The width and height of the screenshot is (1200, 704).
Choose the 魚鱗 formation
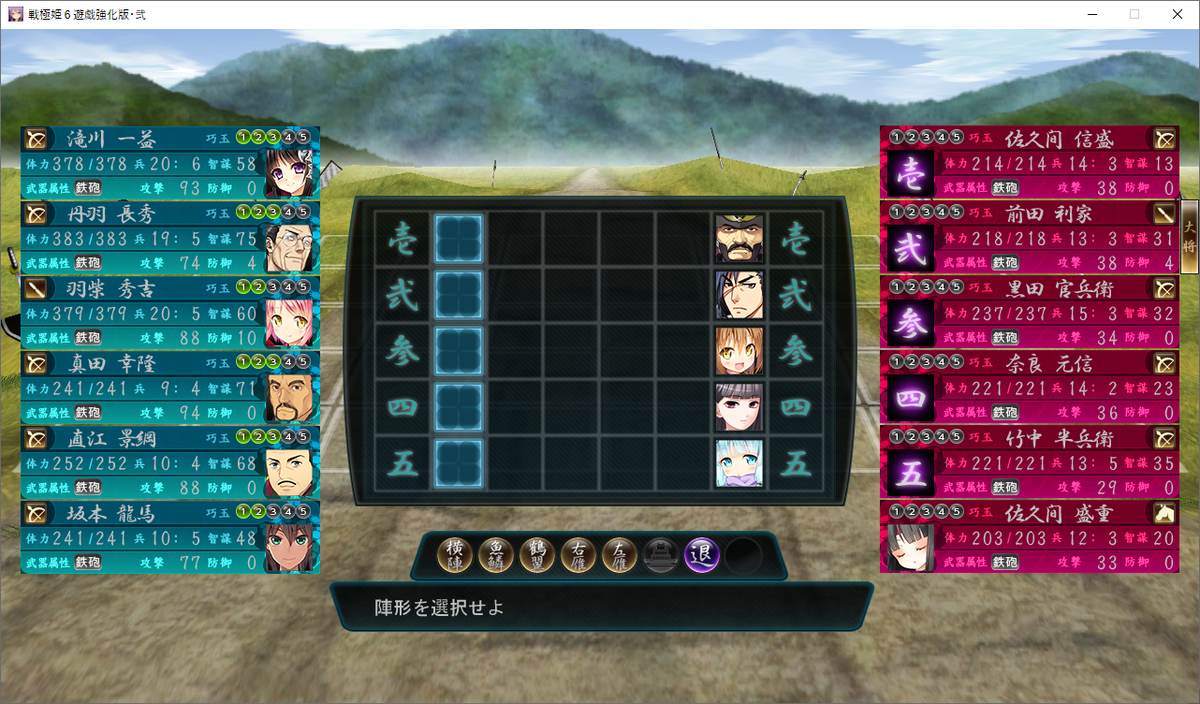click(x=497, y=555)
